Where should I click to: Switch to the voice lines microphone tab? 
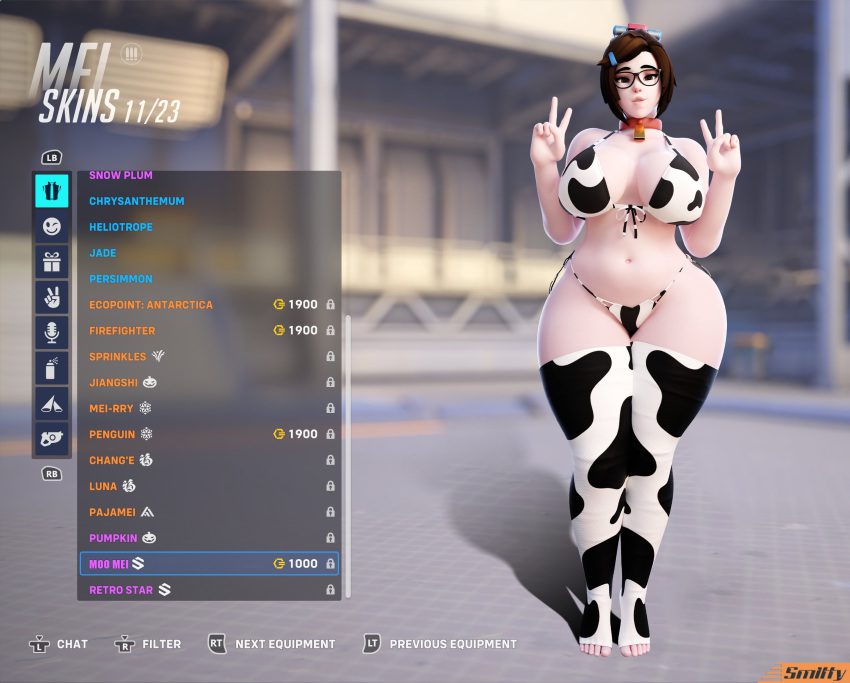[x=52, y=332]
